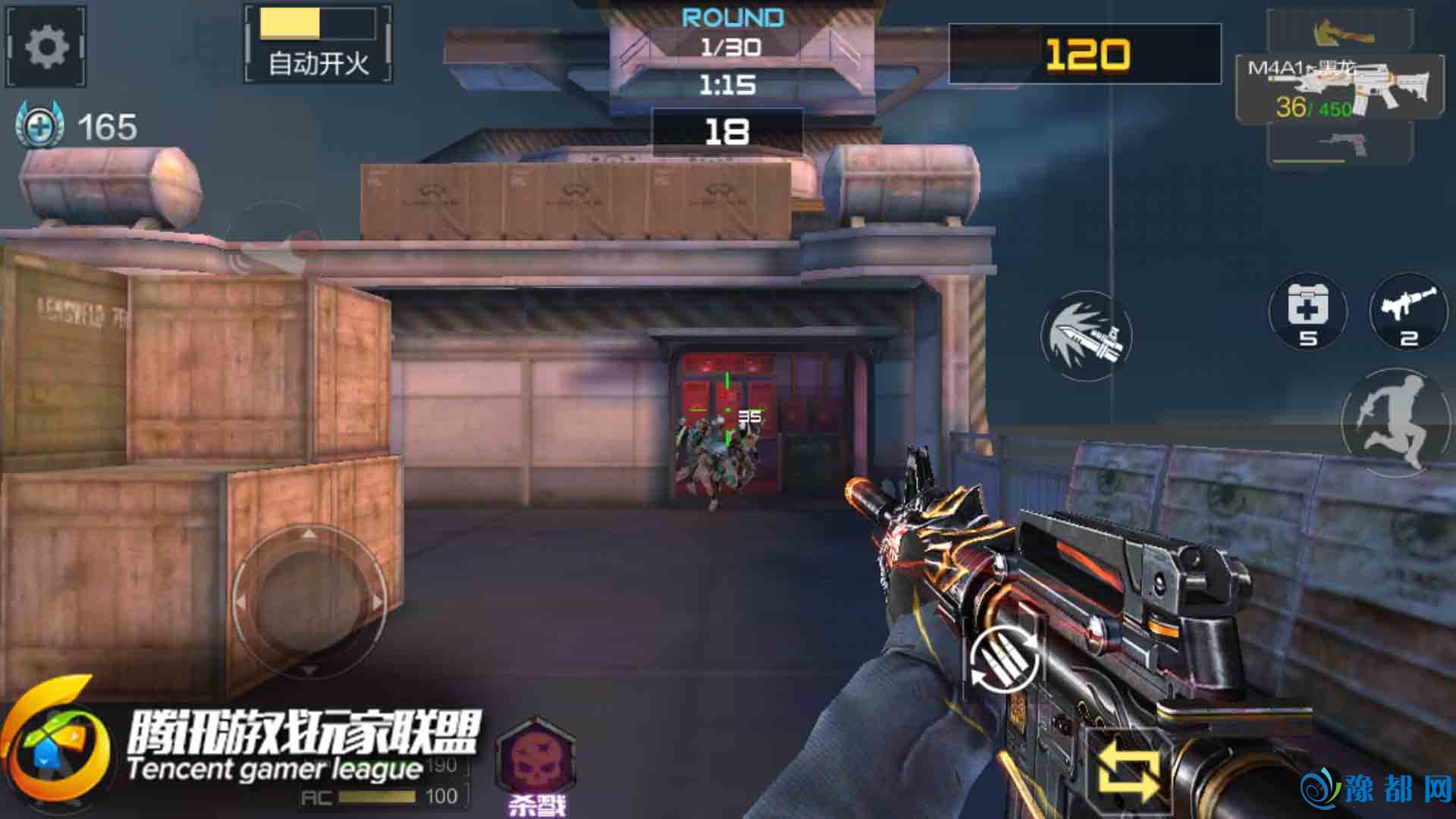Perform the knife melee attack
The width and height of the screenshot is (1456, 819).
(x=1086, y=336)
